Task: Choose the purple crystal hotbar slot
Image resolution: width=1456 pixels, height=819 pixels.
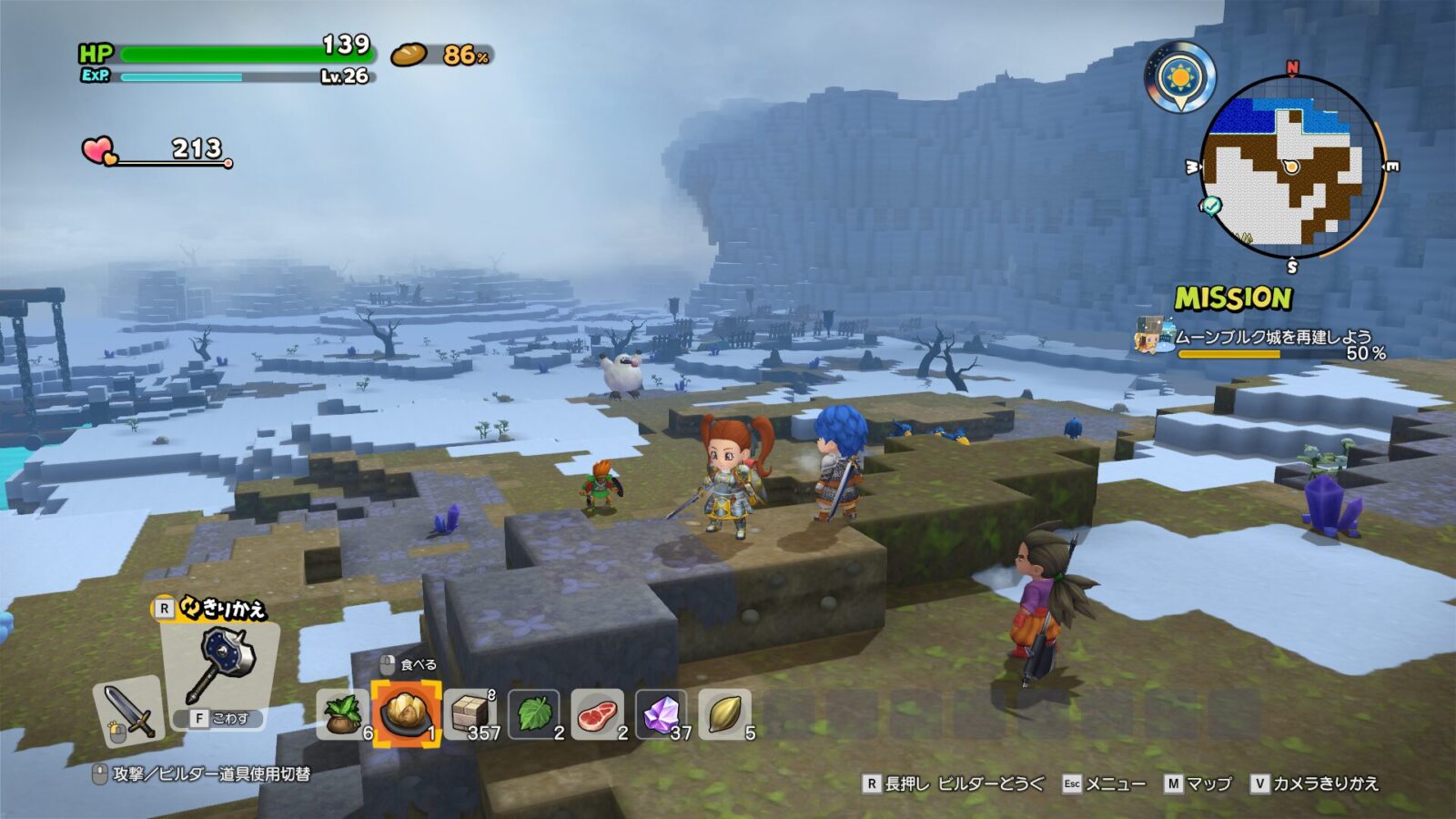Action: [662, 713]
